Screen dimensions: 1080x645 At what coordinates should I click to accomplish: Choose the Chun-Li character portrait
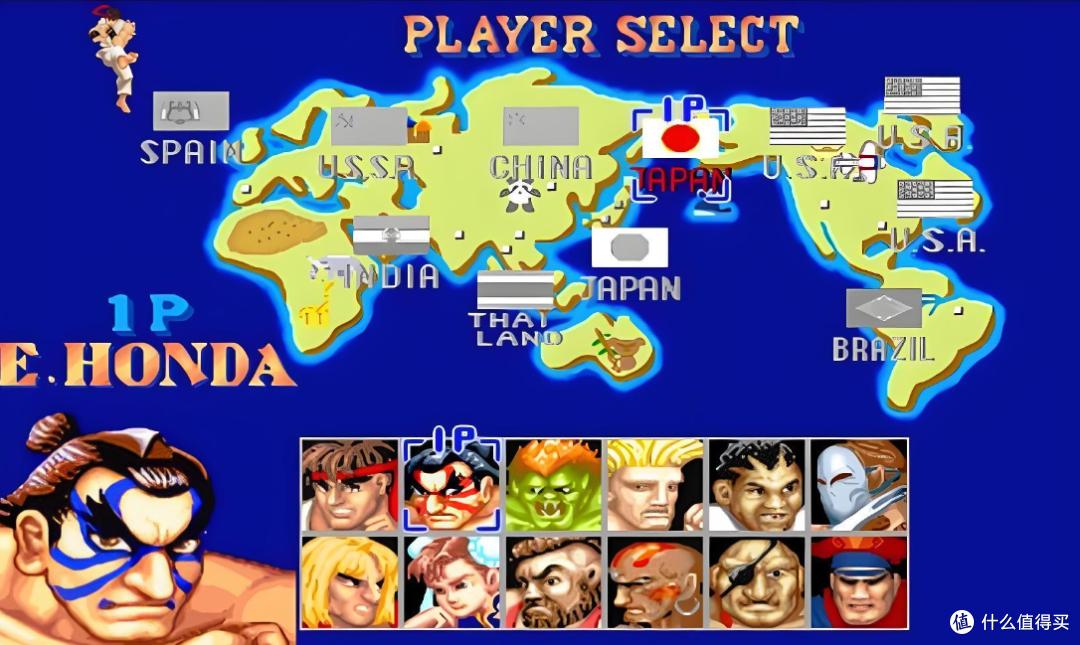pyautogui.click(x=452, y=582)
